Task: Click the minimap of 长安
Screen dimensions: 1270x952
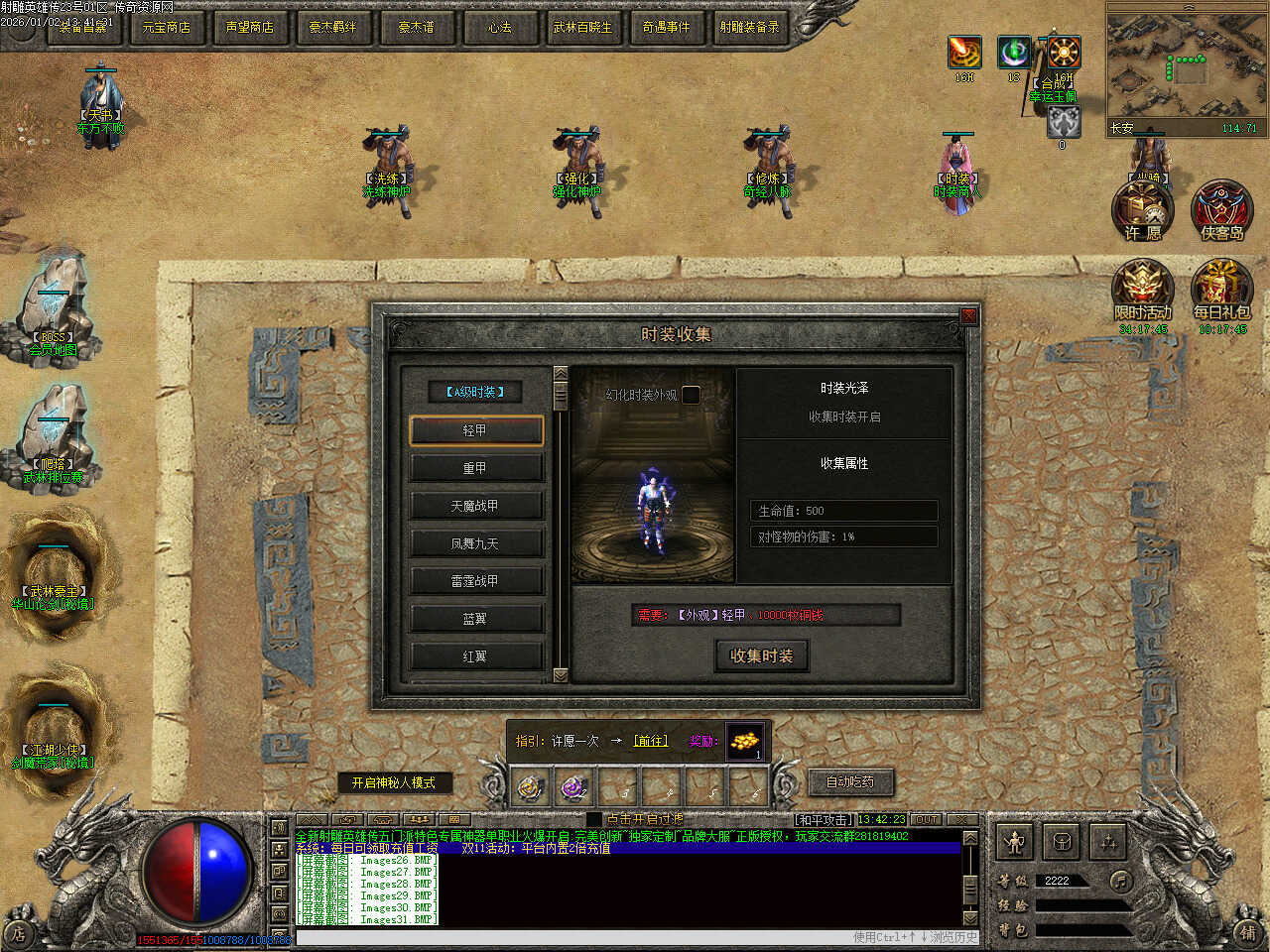Action: [1185, 65]
